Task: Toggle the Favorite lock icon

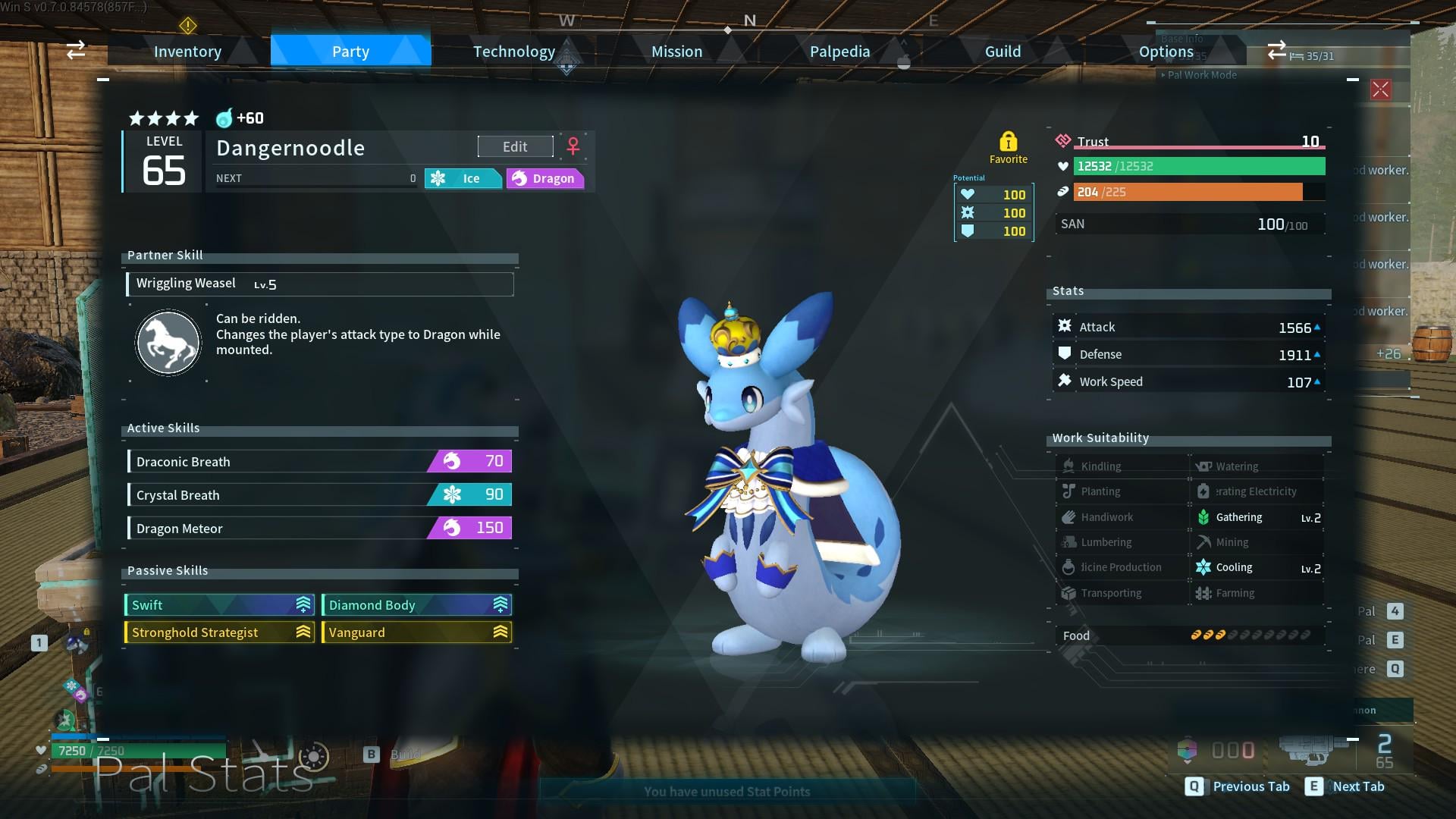Action: tap(1008, 142)
